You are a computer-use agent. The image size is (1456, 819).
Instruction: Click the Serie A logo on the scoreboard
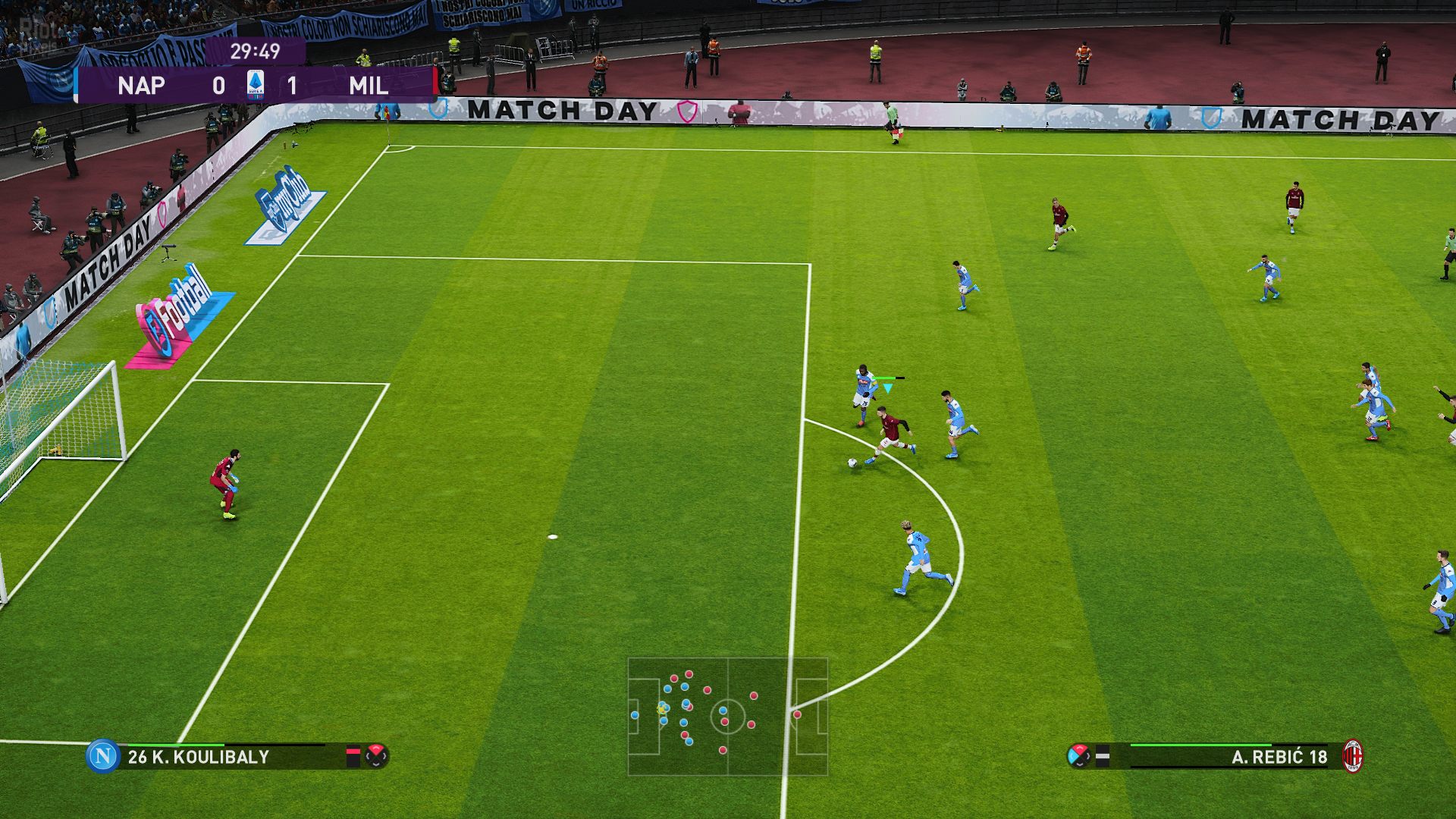[256, 85]
